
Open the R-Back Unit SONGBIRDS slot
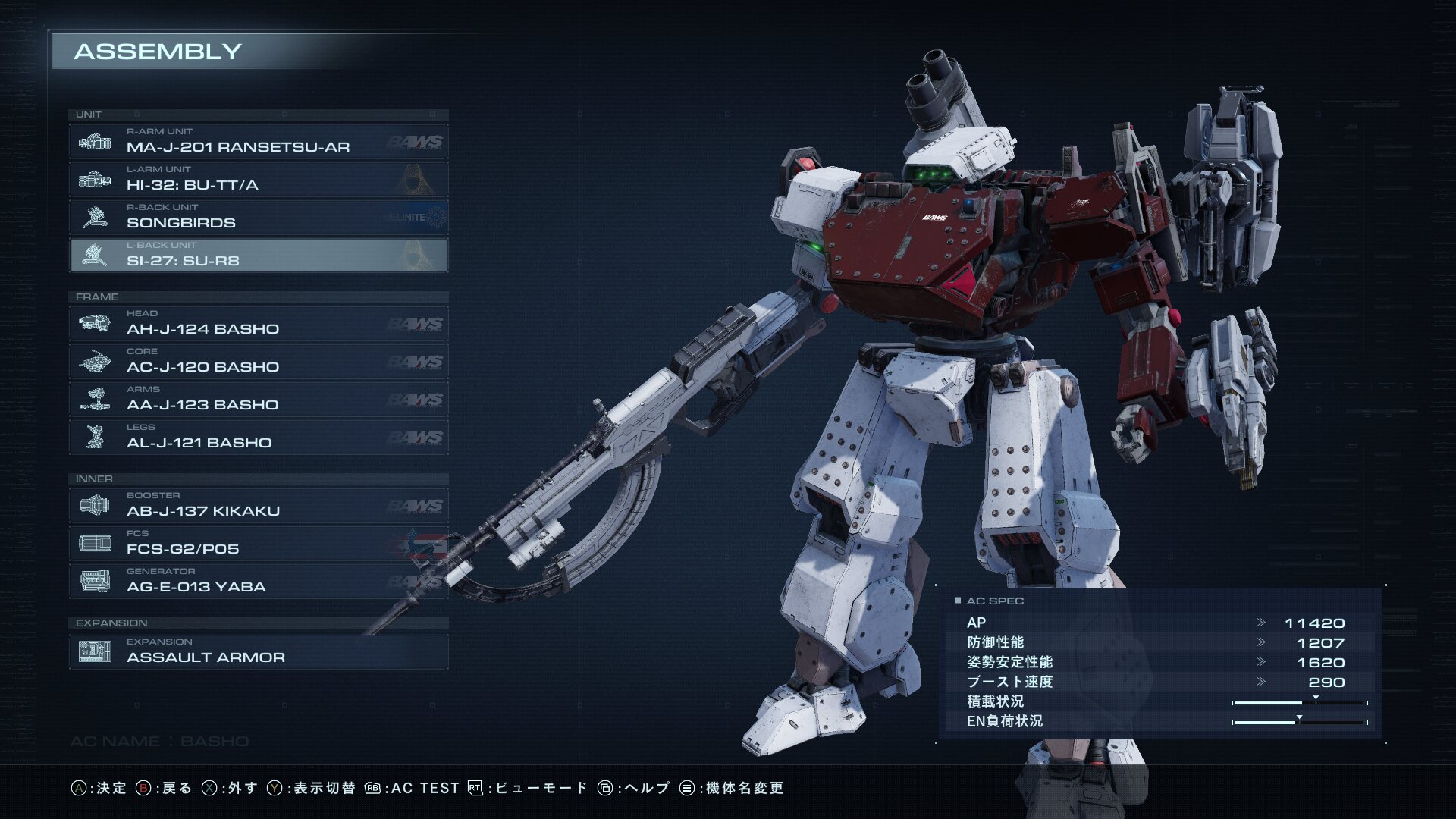[x=258, y=218]
